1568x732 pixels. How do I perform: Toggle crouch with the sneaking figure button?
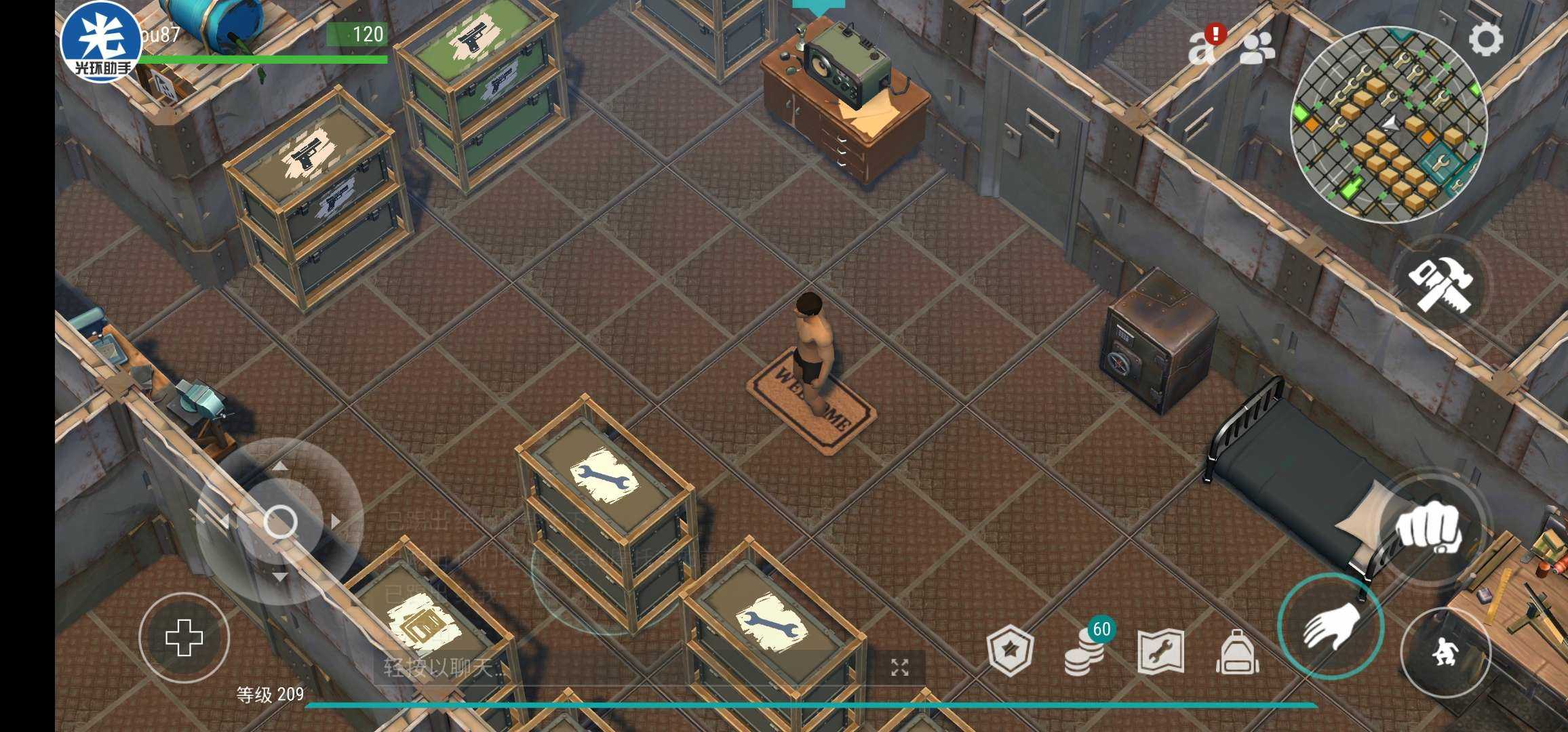[x=1445, y=653]
